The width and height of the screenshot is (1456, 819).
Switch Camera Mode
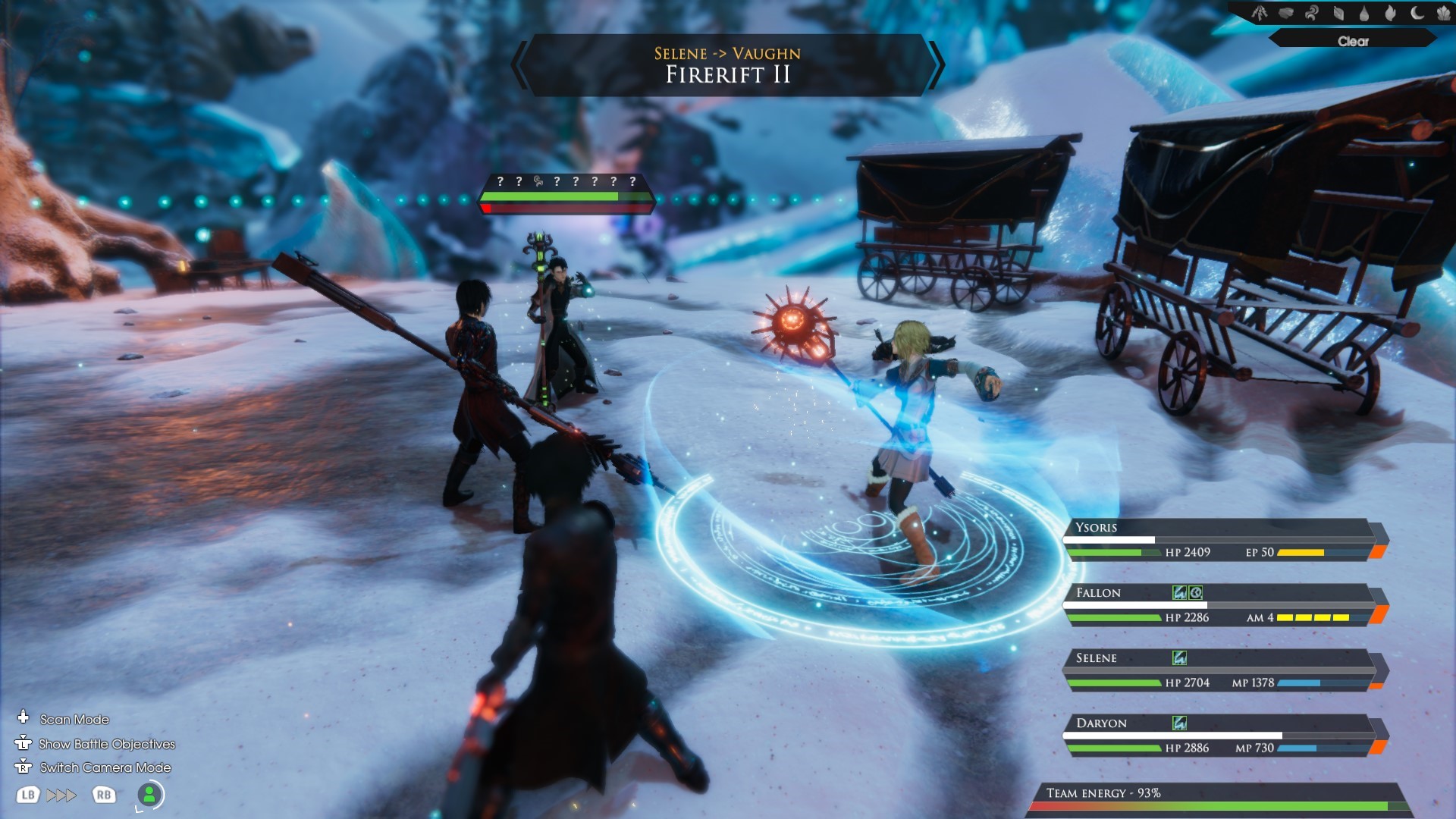point(105,767)
